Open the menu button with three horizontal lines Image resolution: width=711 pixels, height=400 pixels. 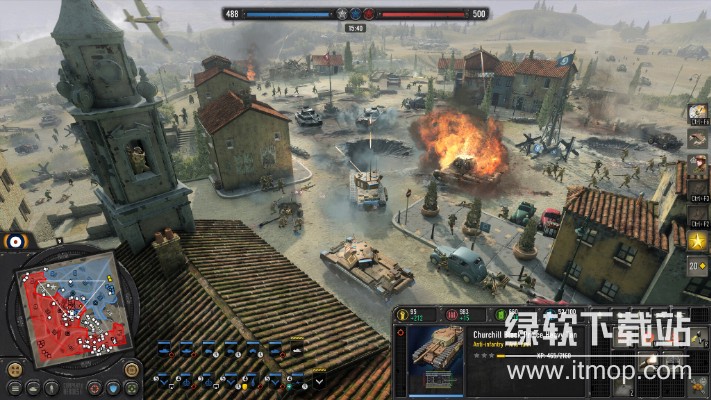(14, 387)
